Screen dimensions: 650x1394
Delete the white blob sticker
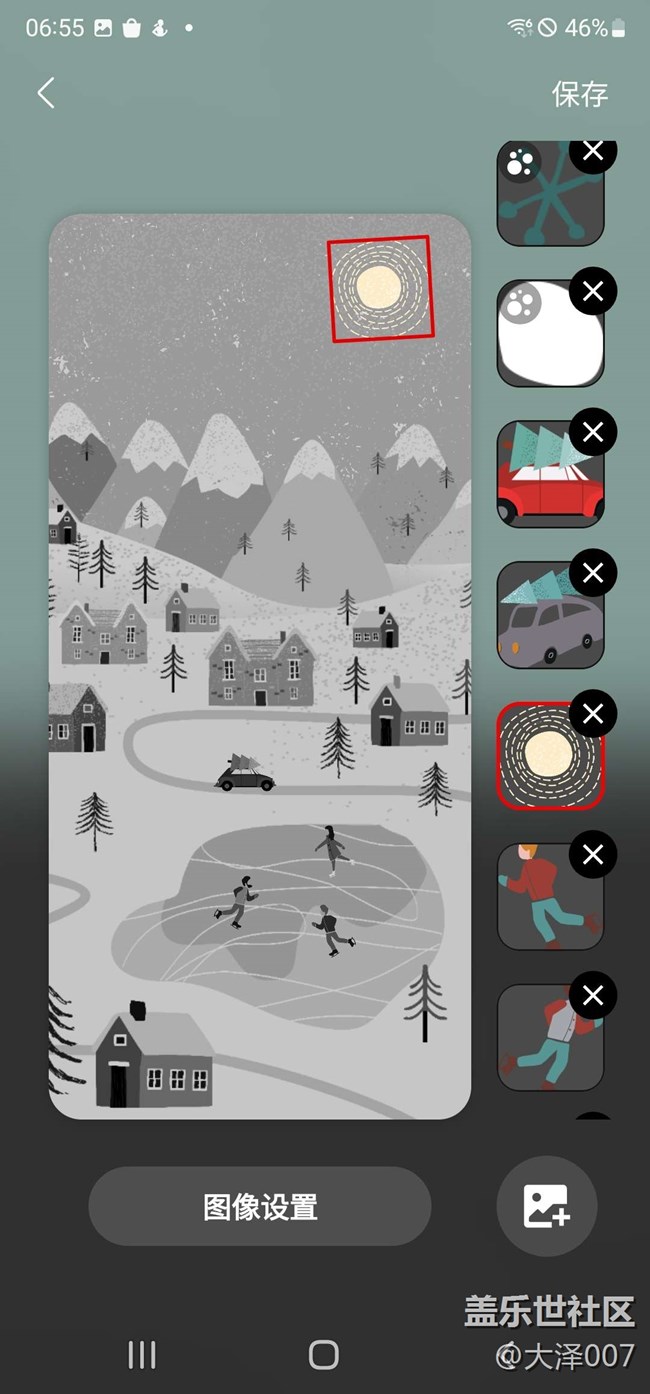(593, 291)
